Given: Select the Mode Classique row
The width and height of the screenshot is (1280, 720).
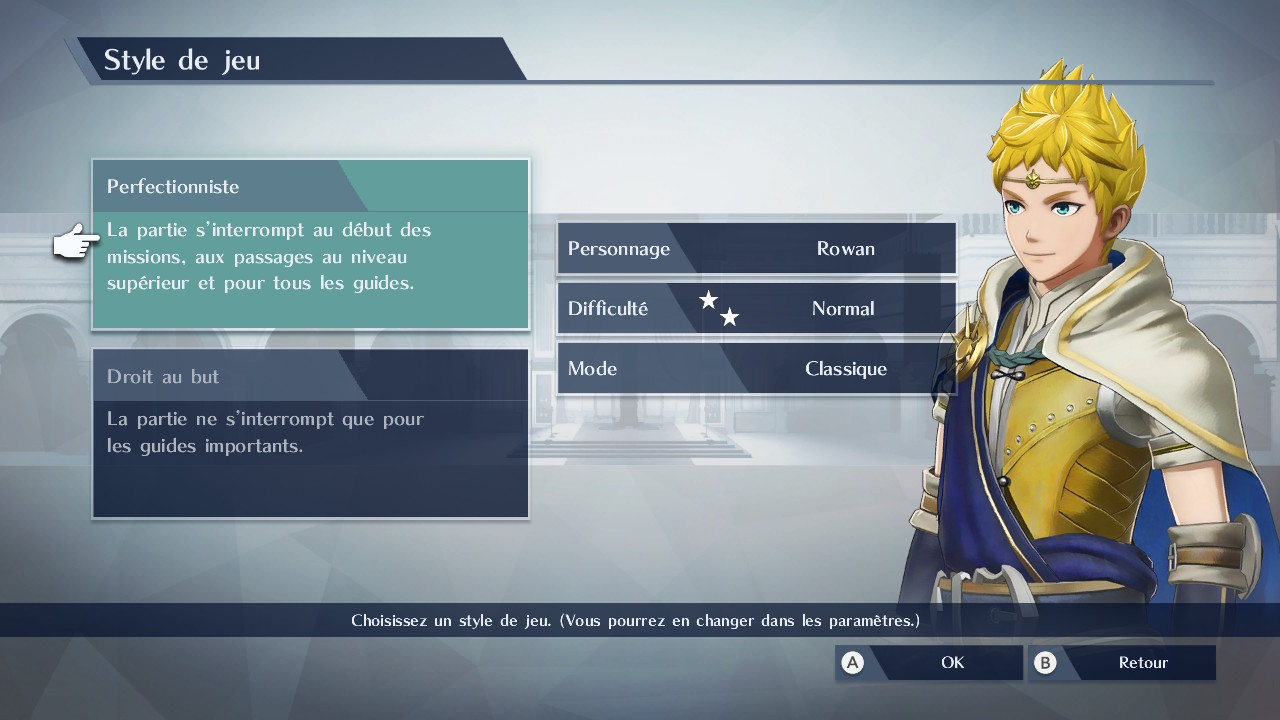Looking at the screenshot, I should (x=756, y=369).
